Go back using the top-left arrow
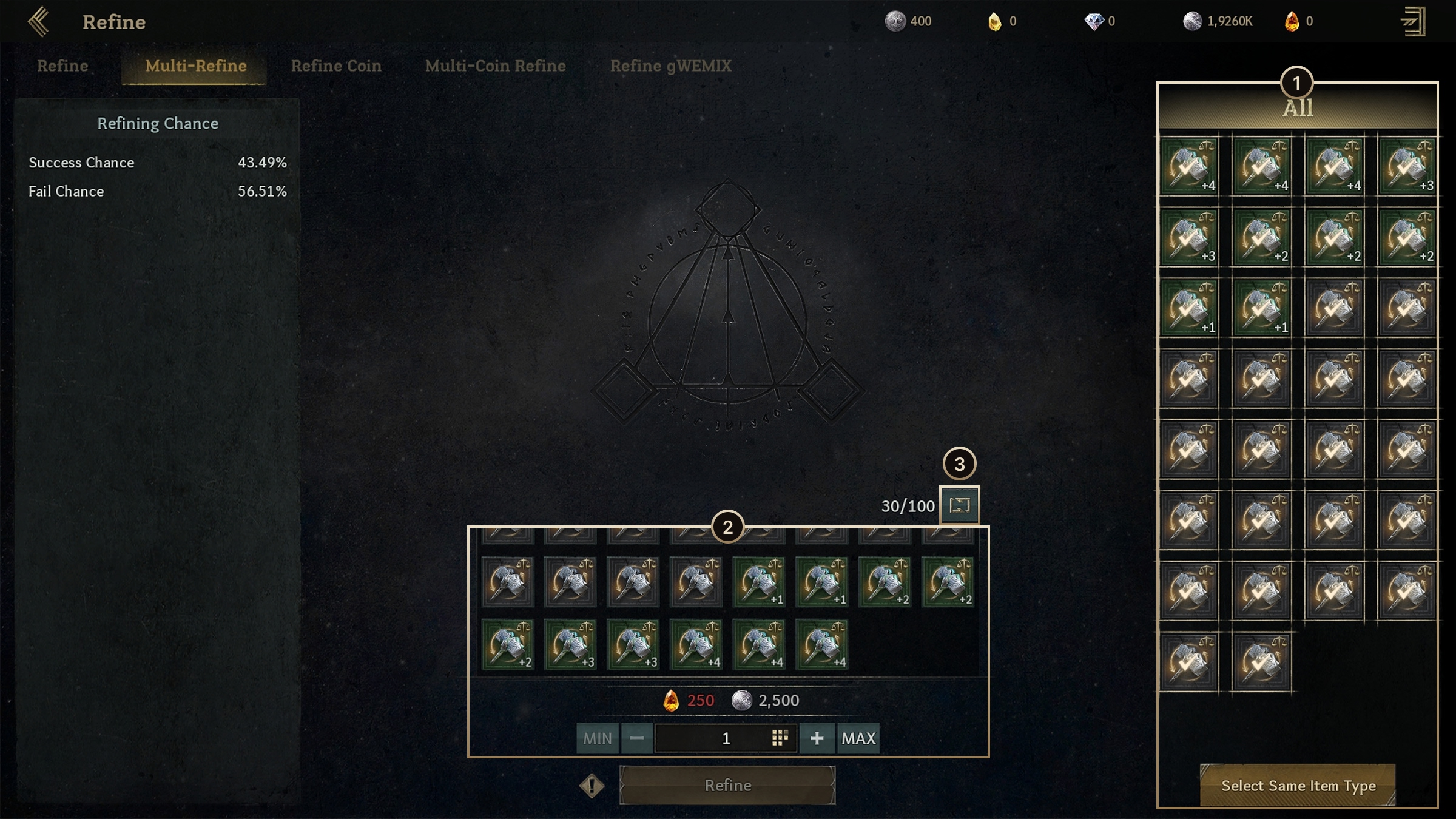The image size is (1456, 819). coord(39,22)
